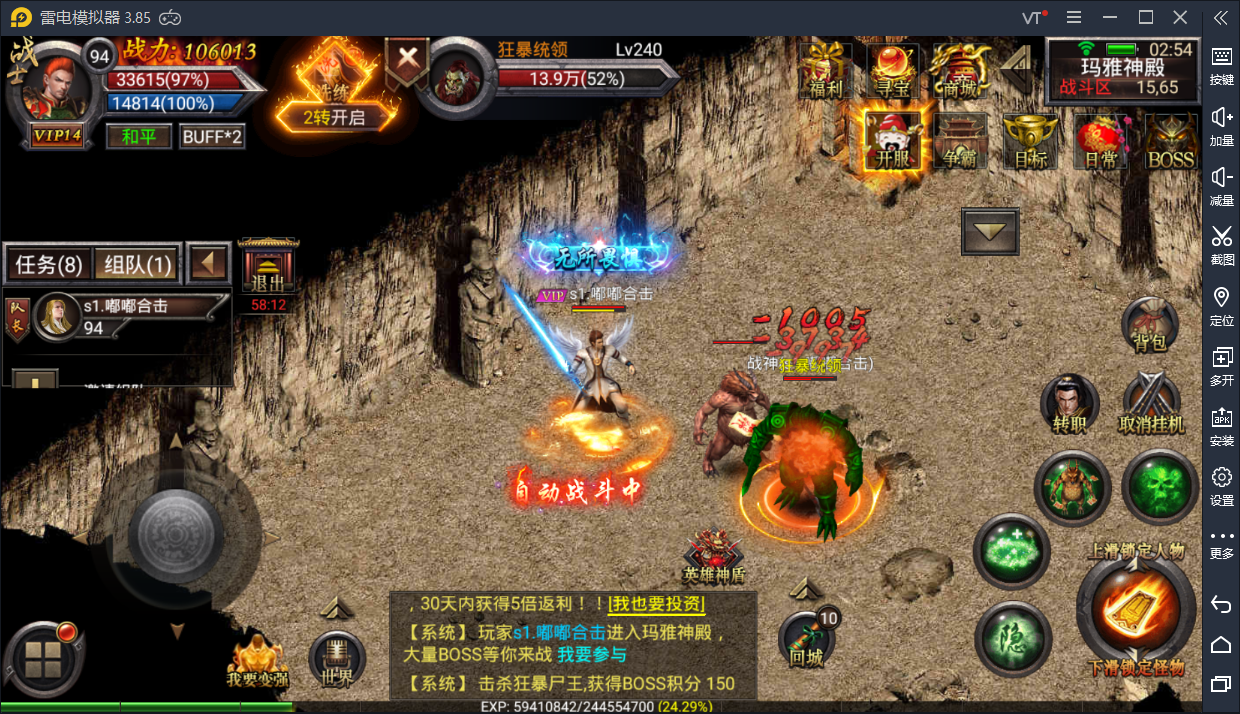Open the 福利 gift icon
The width and height of the screenshot is (1240, 714).
[x=826, y=70]
